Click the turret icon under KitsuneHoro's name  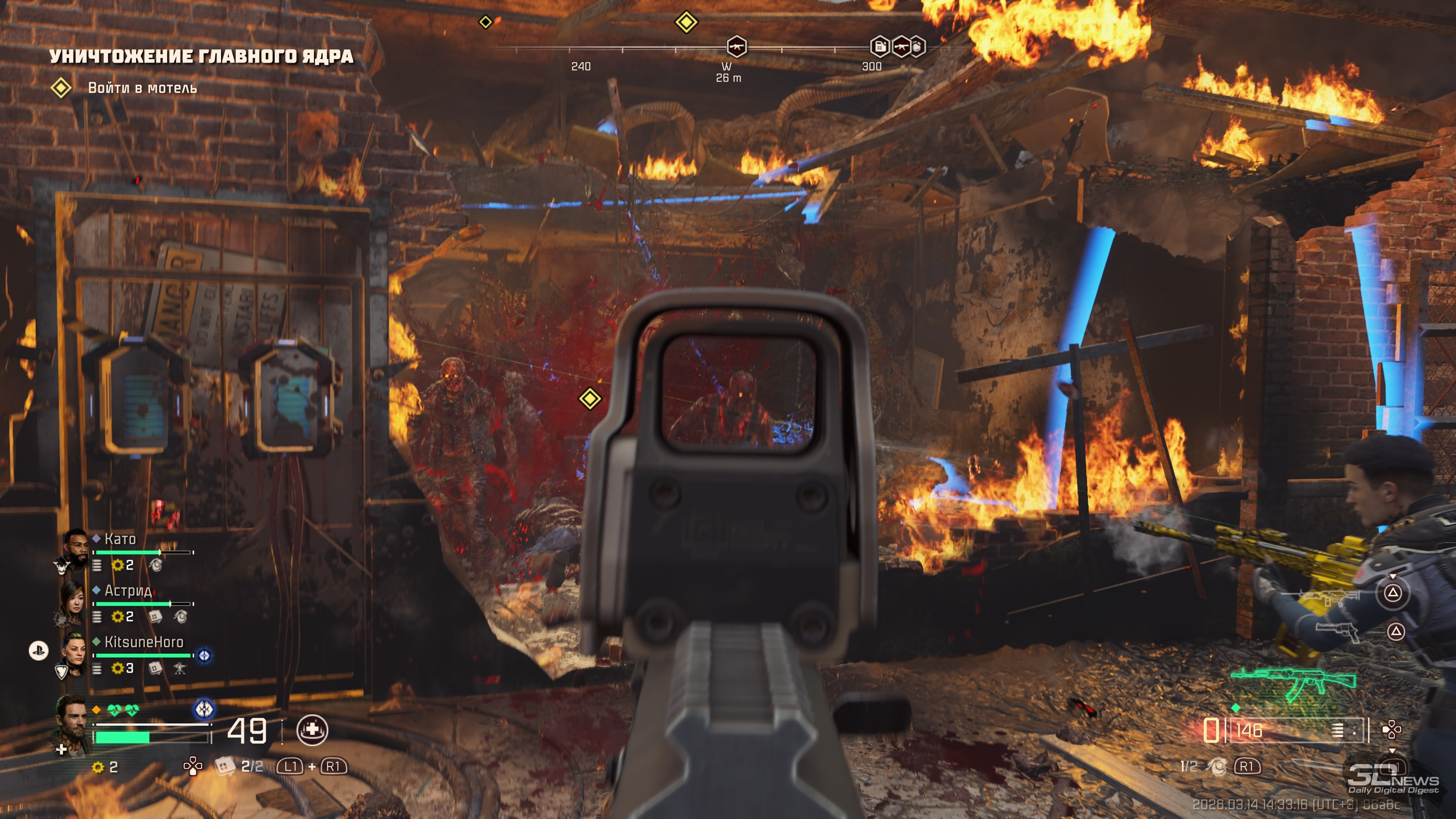[180, 668]
